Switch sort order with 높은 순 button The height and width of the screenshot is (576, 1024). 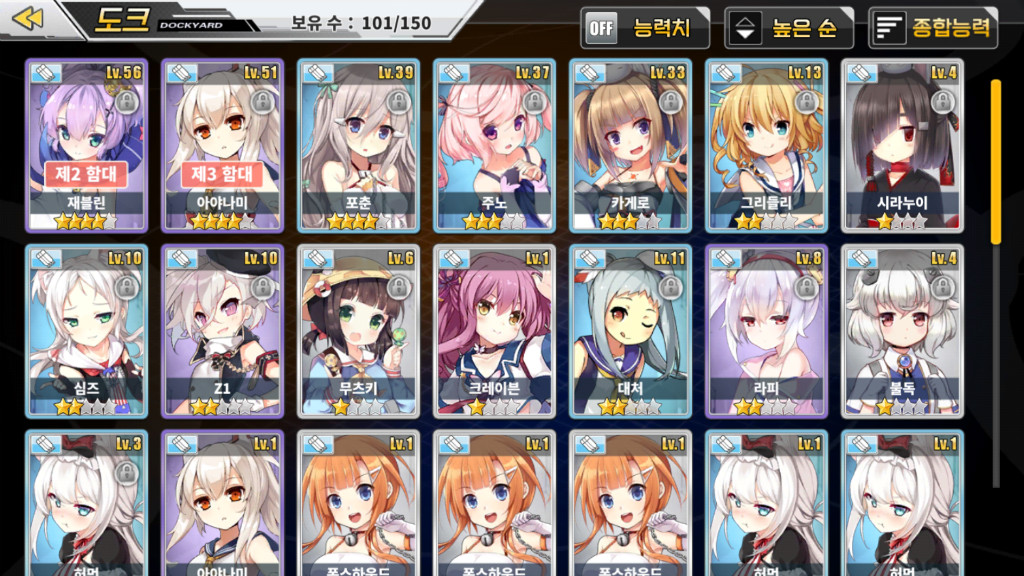[x=789, y=28]
